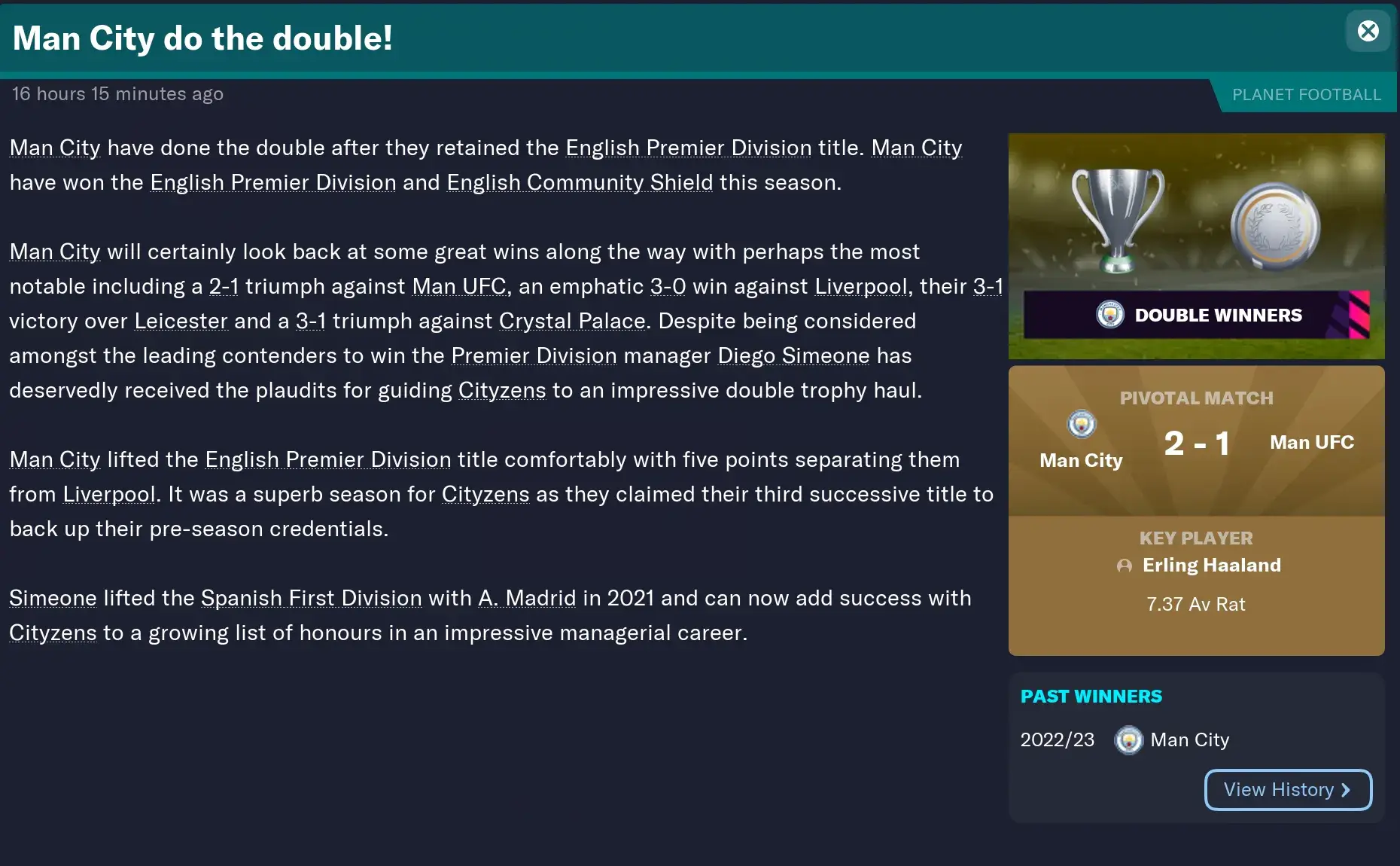Select the Man City badge in Pivotal Match panel
Image resolution: width=1400 pixels, height=866 pixels.
point(1081,424)
